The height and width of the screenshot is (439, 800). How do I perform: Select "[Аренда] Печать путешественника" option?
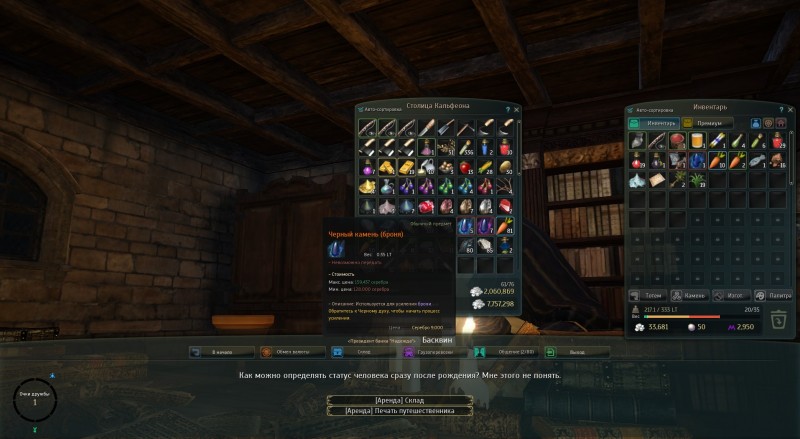pyautogui.click(x=399, y=410)
